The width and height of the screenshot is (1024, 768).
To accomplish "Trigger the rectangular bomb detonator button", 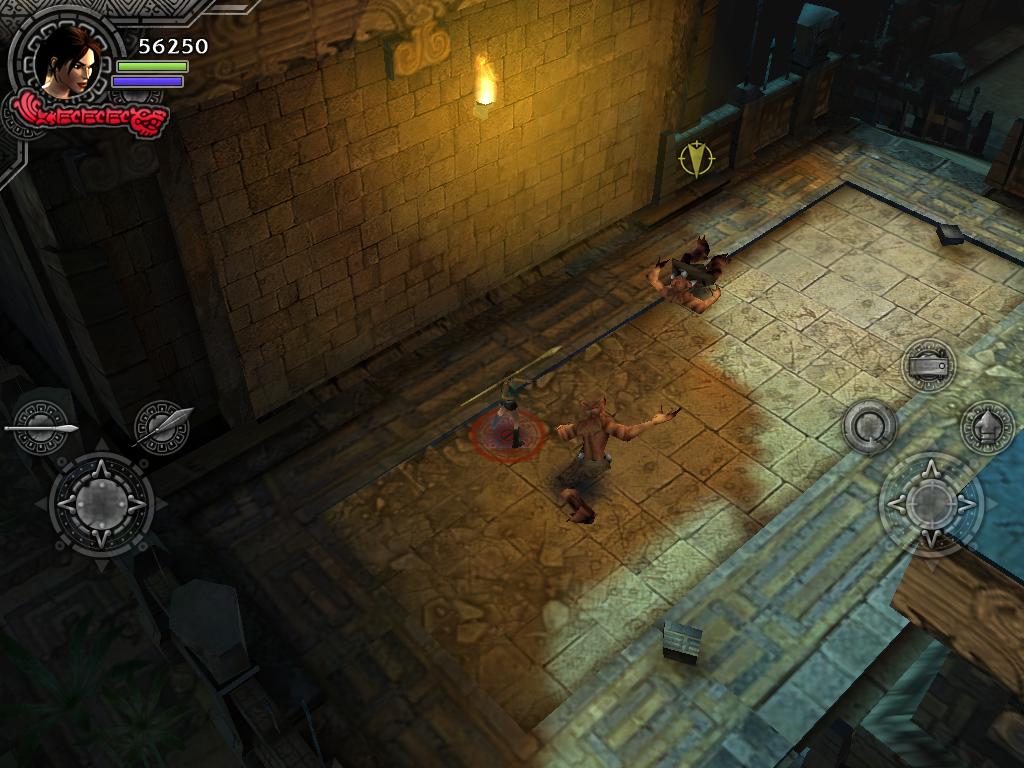I will (x=929, y=366).
